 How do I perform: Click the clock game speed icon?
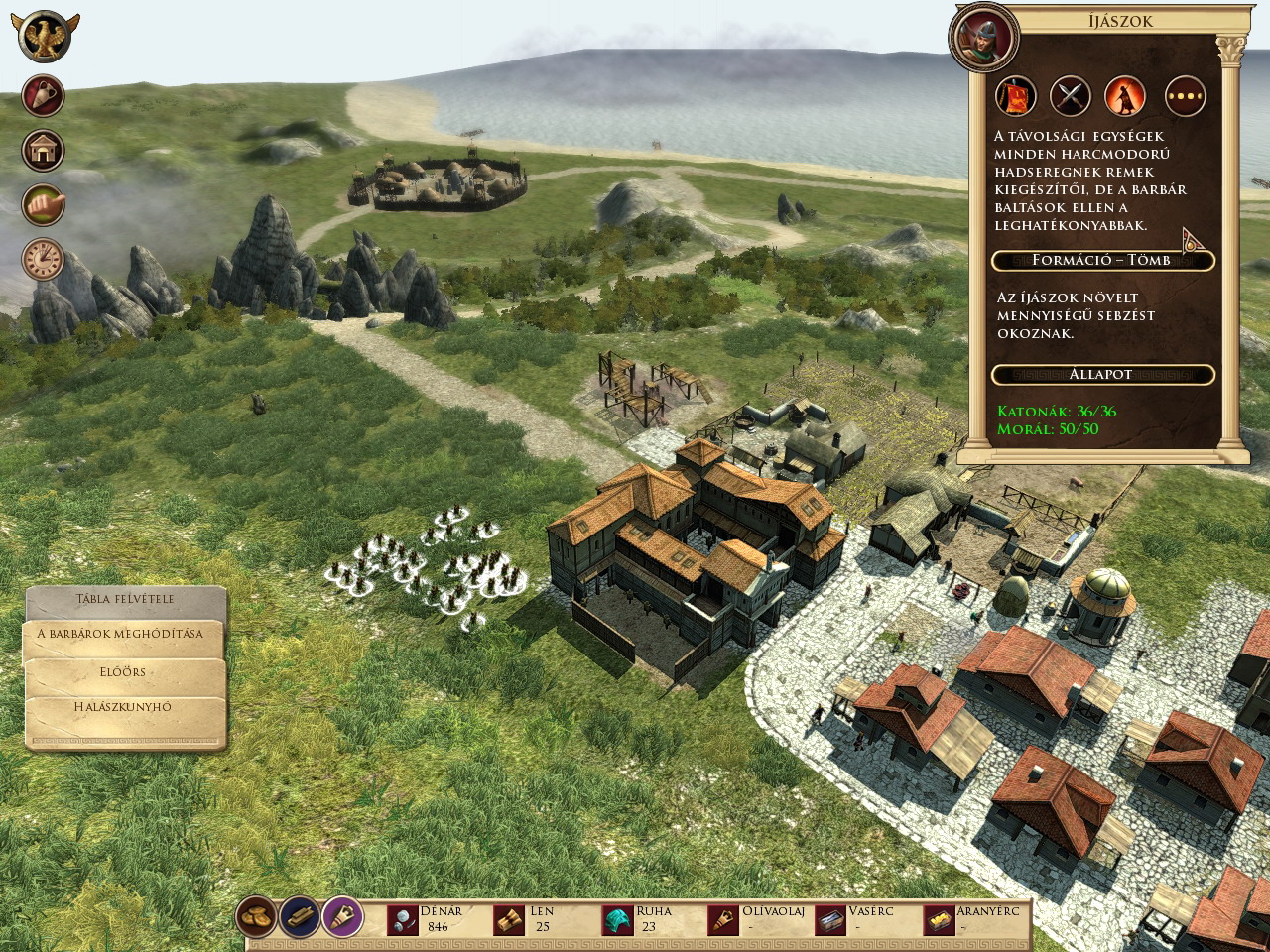(x=44, y=260)
